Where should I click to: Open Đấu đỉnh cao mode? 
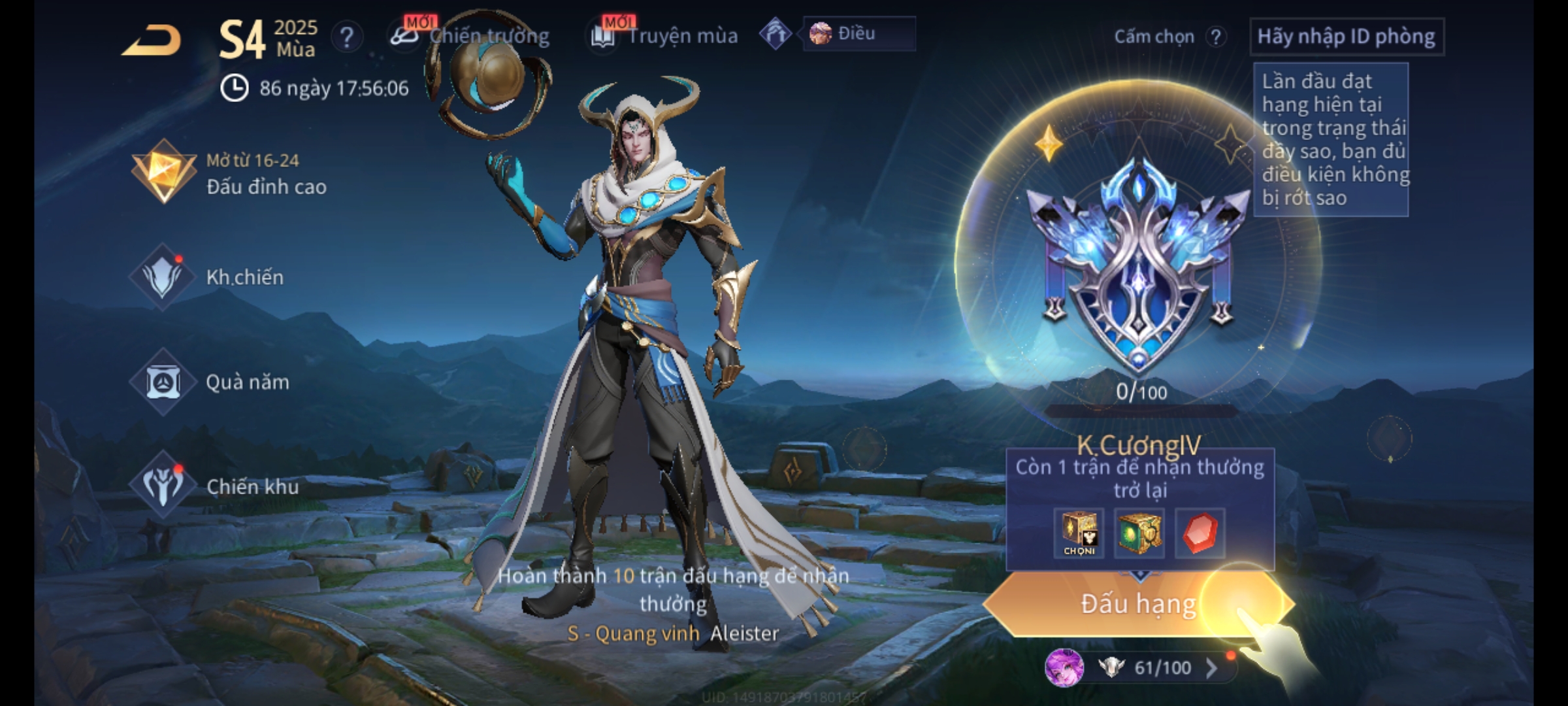click(x=229, y=173)
